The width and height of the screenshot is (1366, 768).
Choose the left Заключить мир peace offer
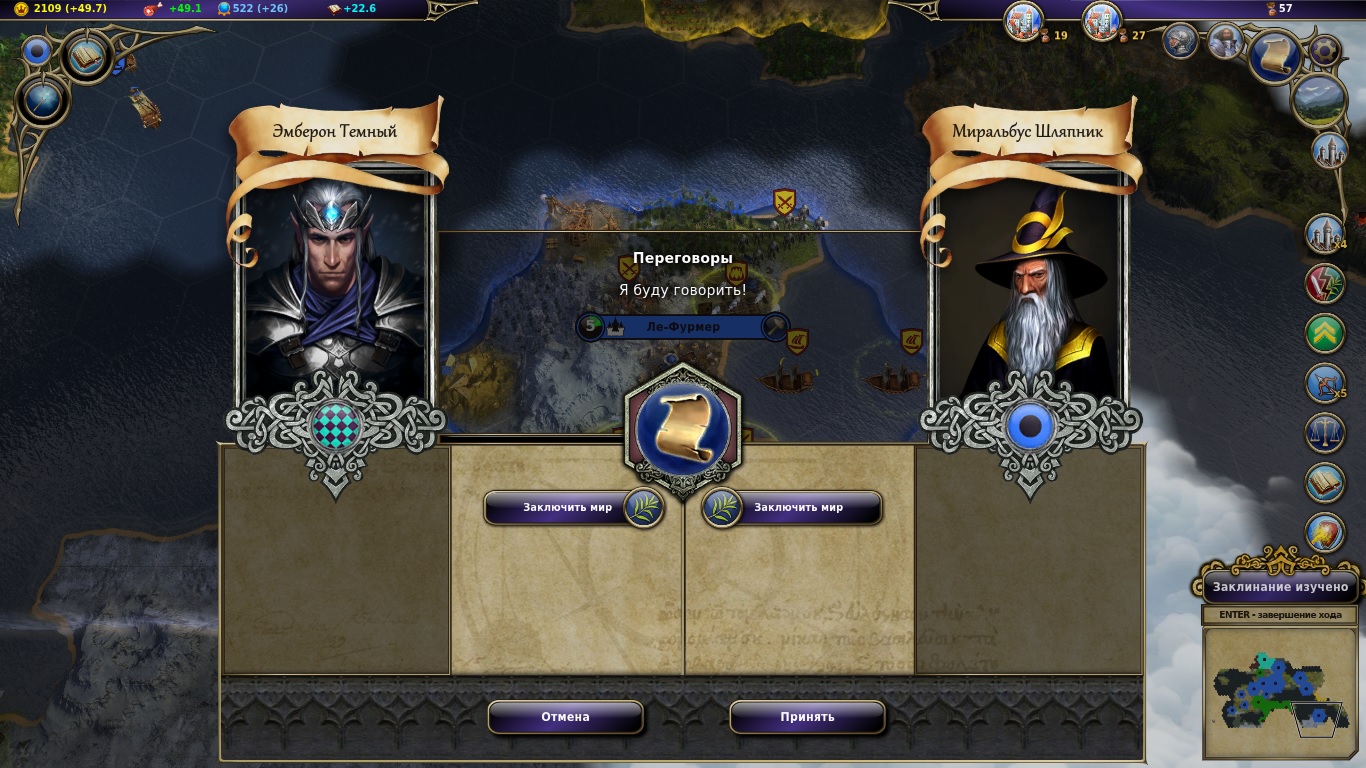pyautogui.click(x=573, y=508)
